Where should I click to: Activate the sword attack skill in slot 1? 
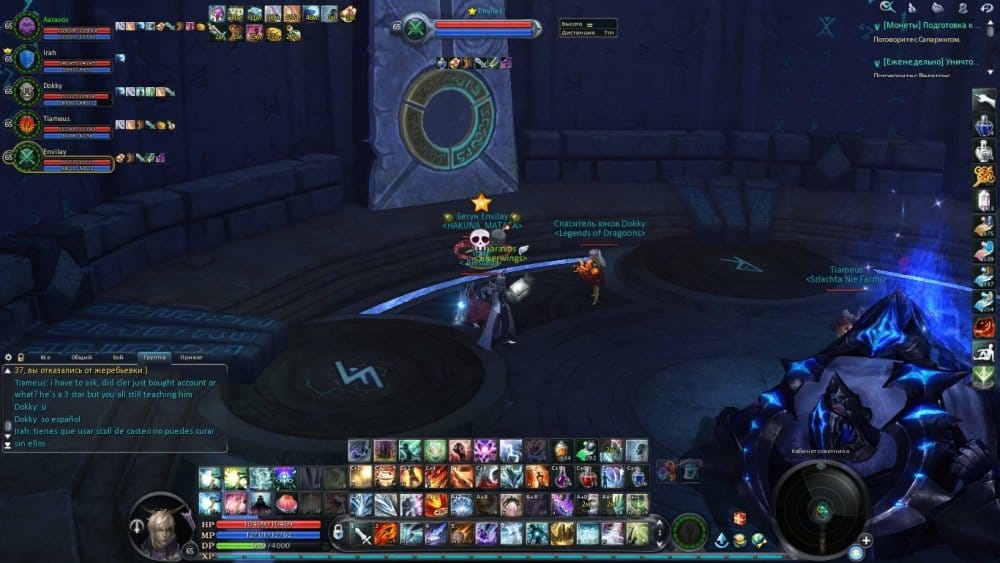tap(362, 532)
